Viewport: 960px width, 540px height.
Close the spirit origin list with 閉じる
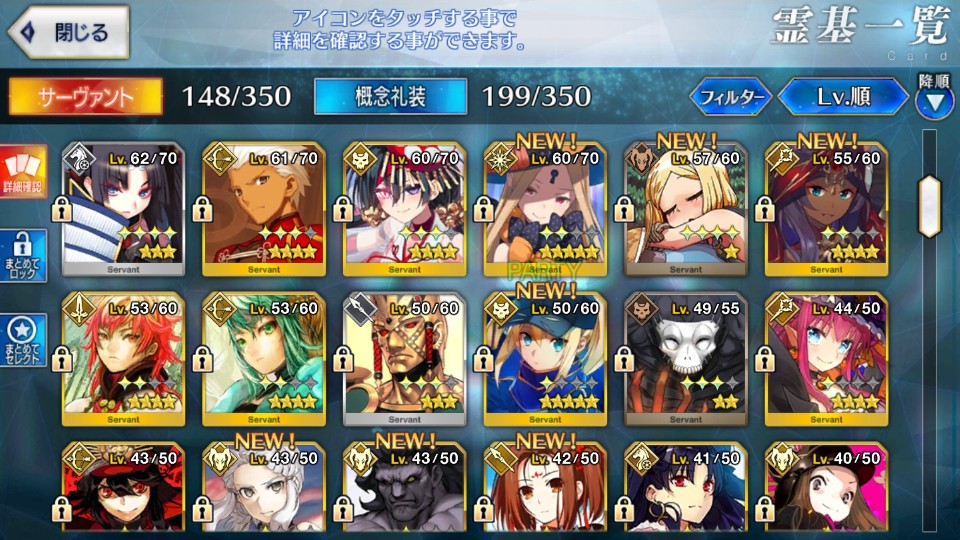[68, 33]
